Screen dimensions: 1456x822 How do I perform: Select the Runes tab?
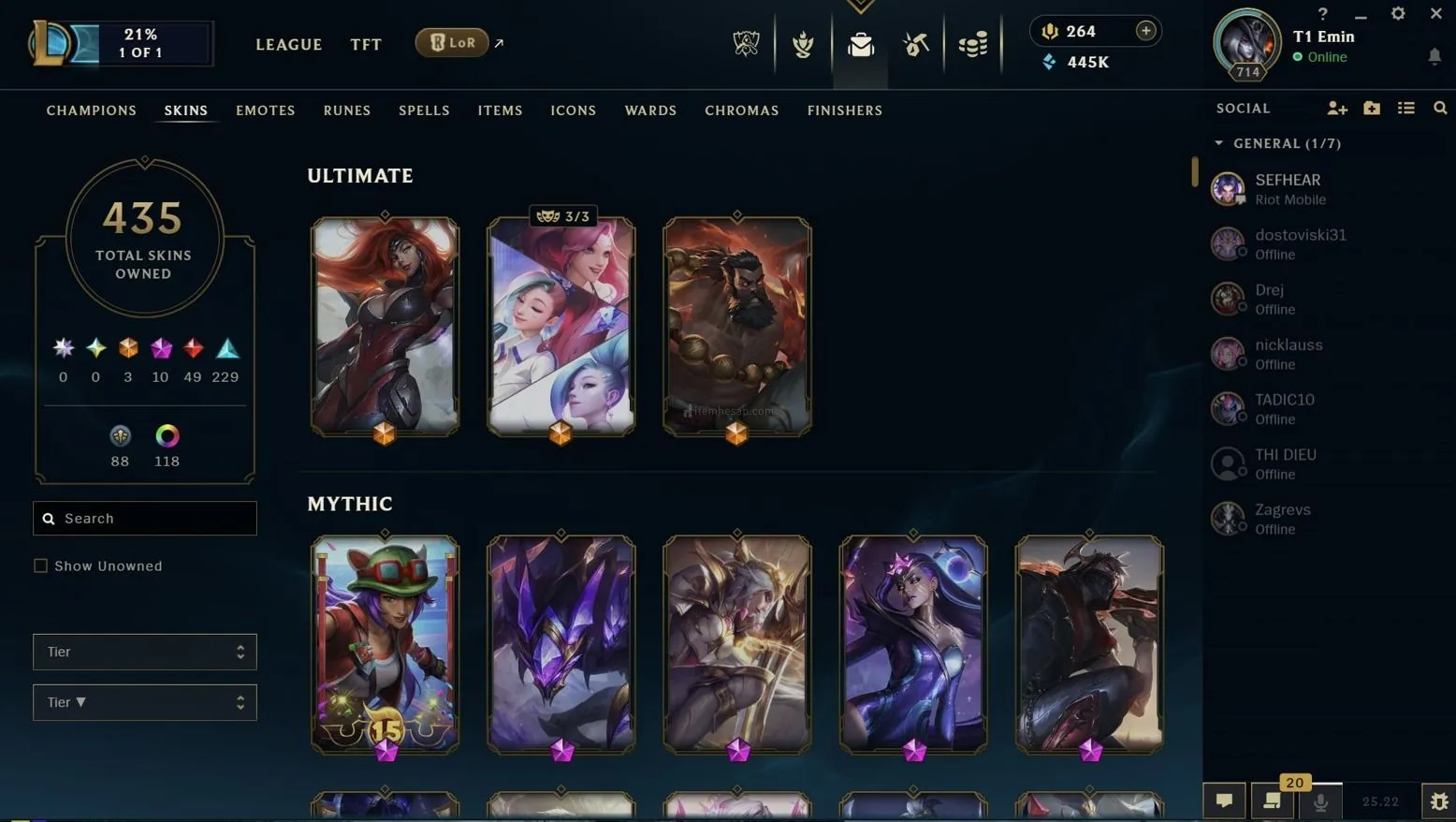click(x=347, y=110)
